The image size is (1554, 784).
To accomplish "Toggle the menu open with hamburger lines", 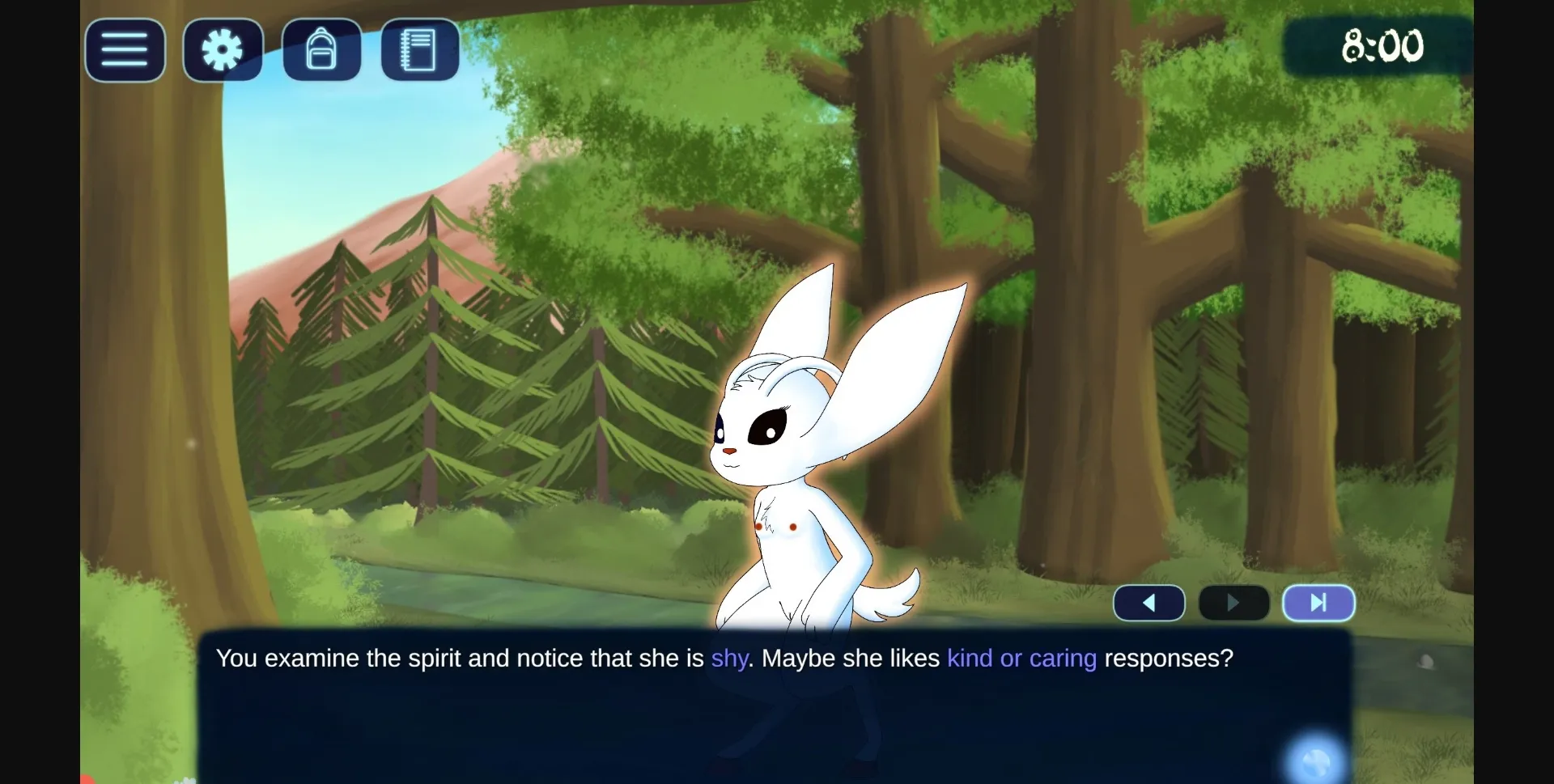I will click(124, 50).
